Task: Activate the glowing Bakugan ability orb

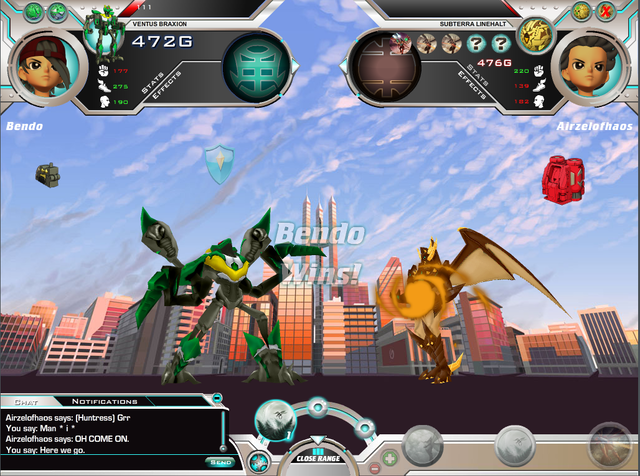Action: click(274, 421)
